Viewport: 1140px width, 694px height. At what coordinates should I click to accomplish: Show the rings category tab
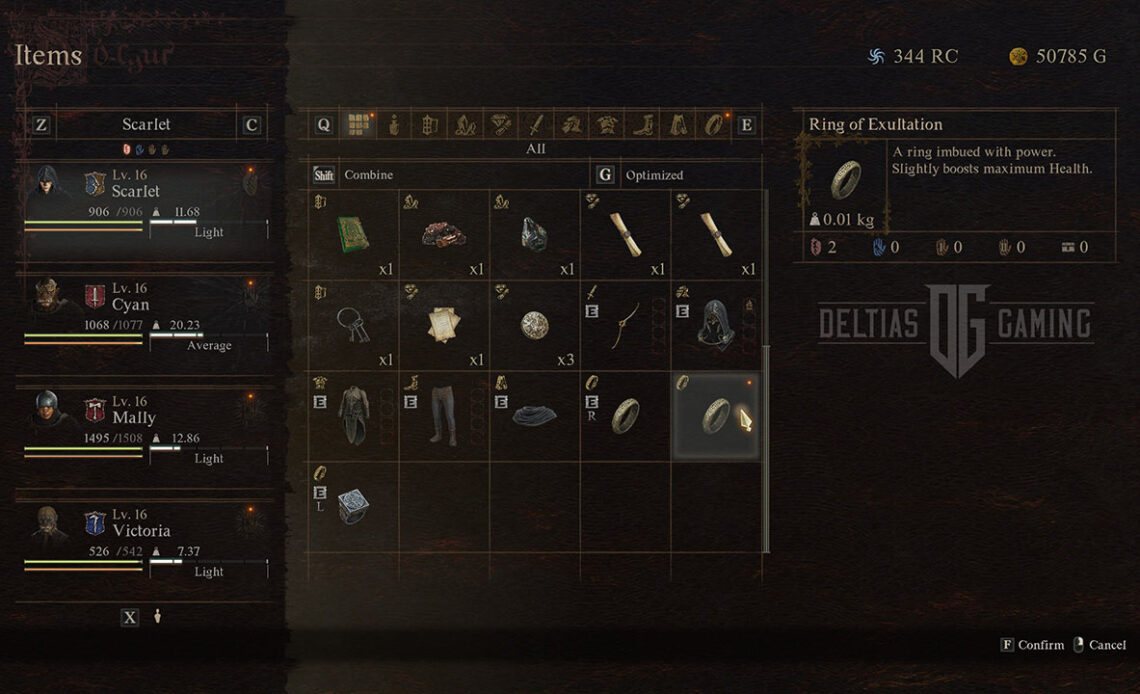point(713,125)
